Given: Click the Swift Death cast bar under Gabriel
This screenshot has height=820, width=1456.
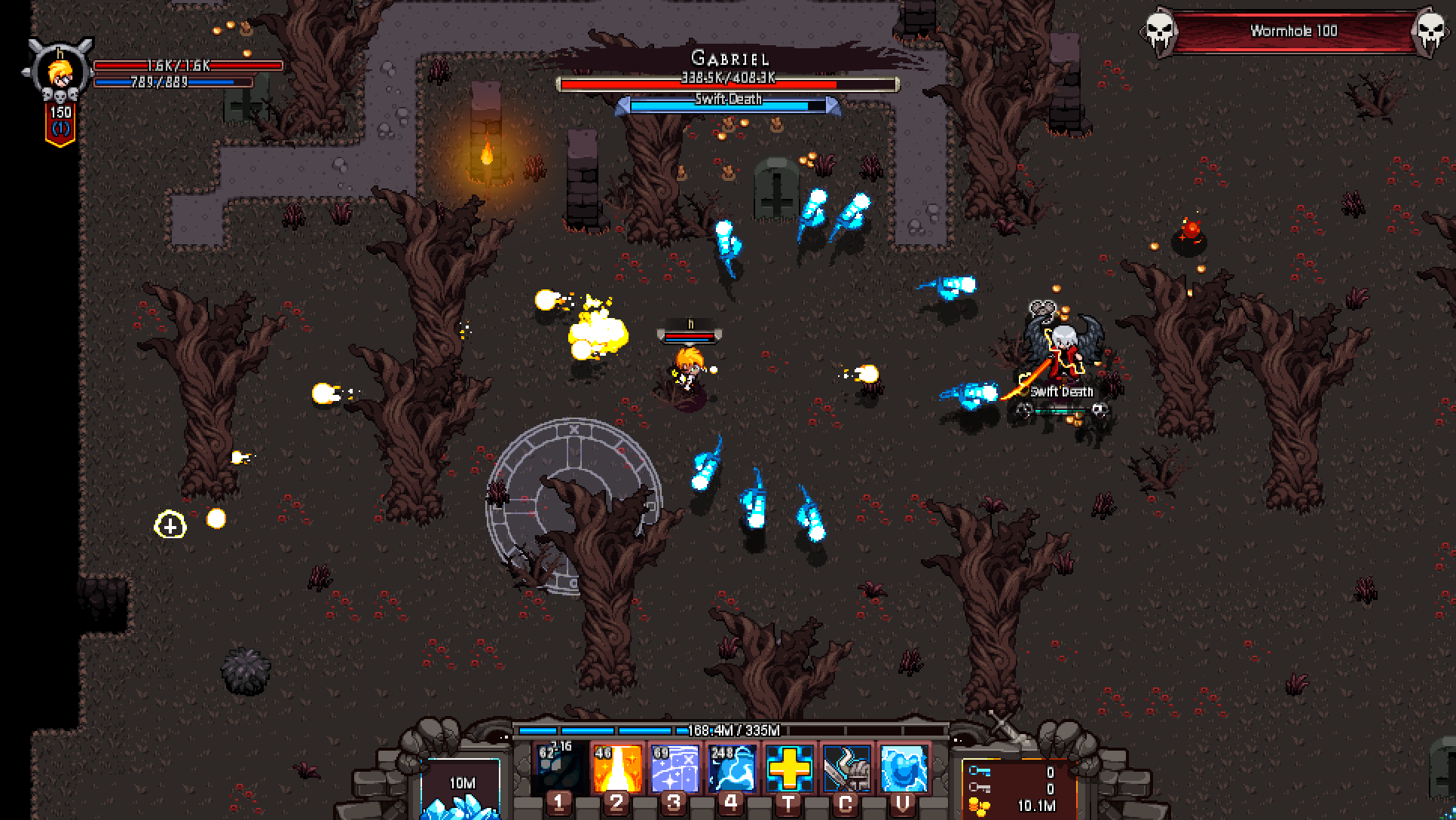Looking at the screenshot, I should (727, 102).
